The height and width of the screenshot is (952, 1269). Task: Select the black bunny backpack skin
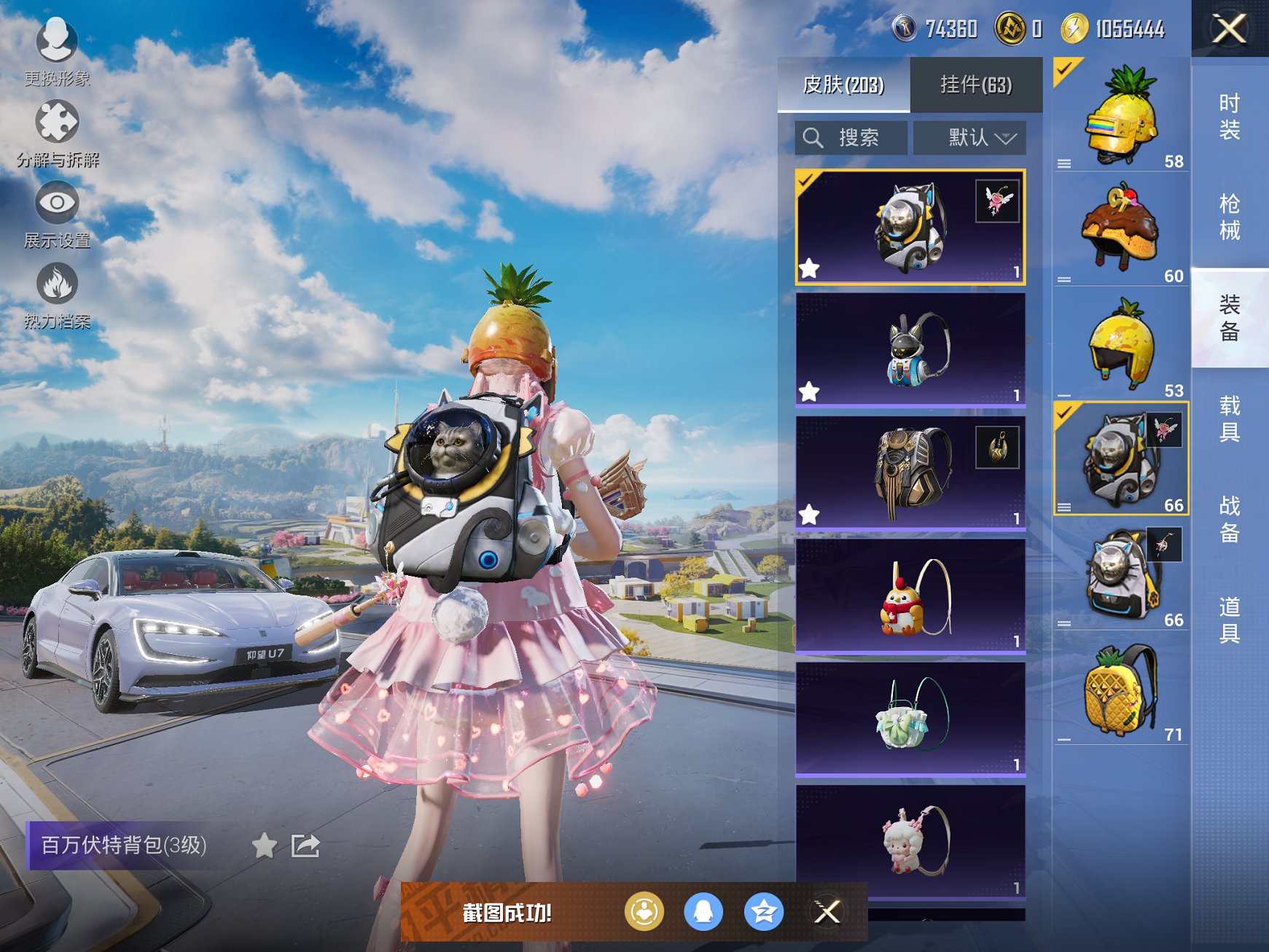tap(910, 349)
